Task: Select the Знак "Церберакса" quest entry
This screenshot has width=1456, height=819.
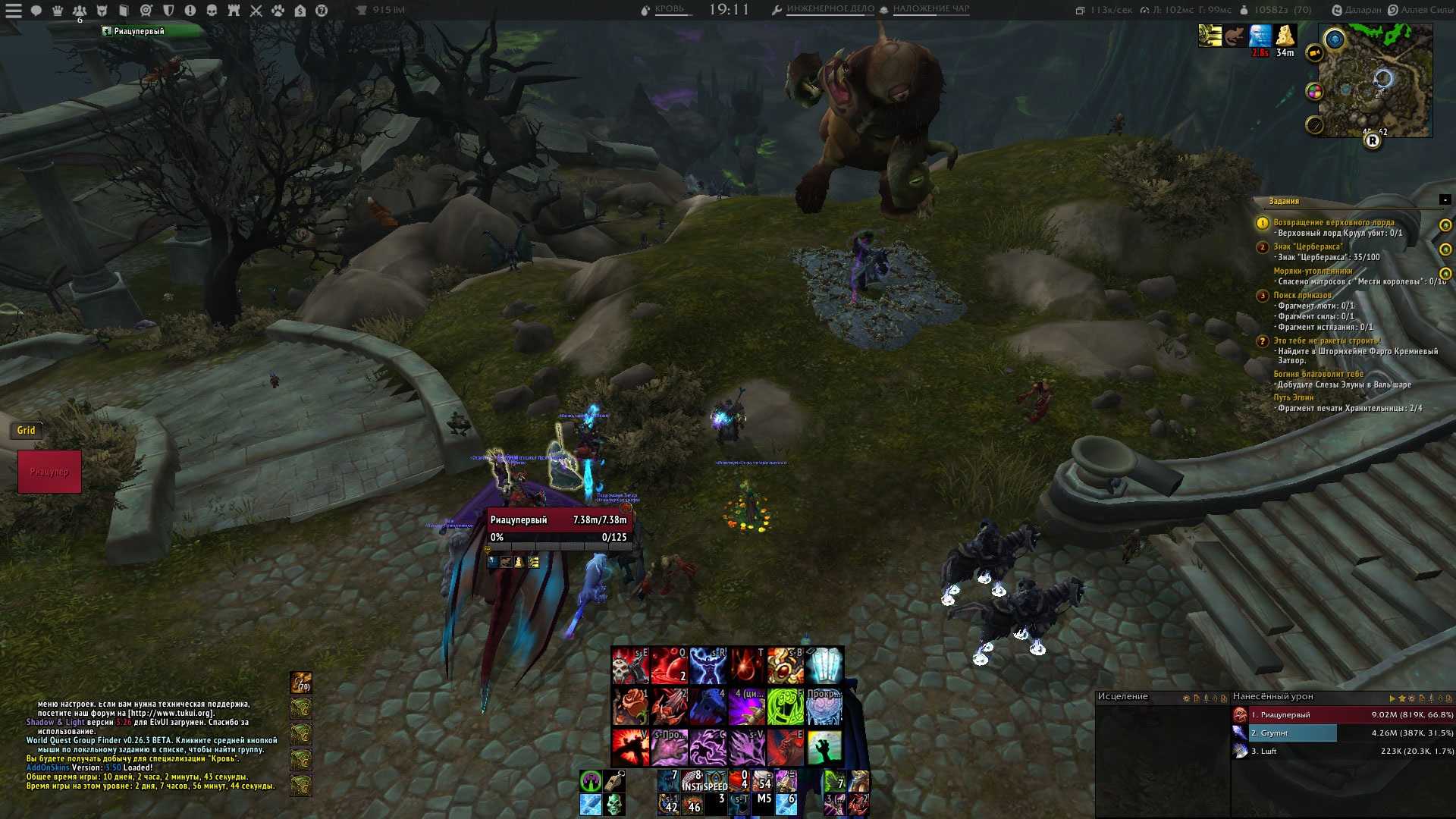Action: 1307,246
